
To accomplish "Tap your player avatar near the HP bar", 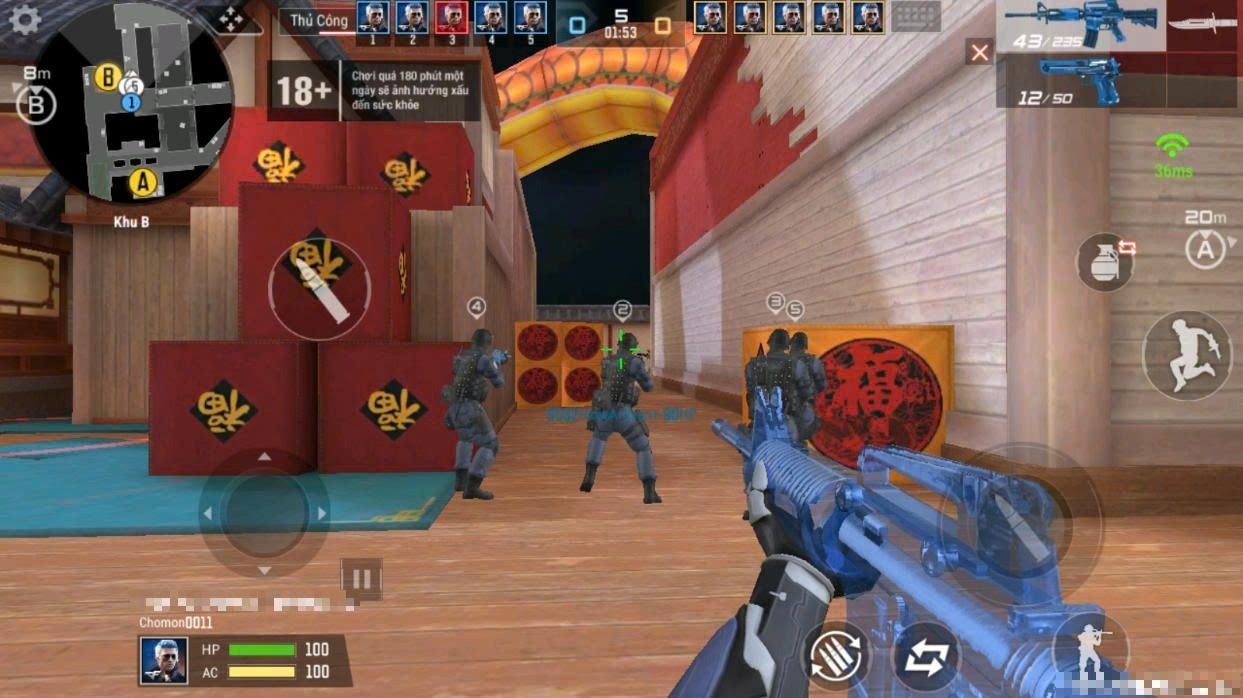I will coord(163,660).
